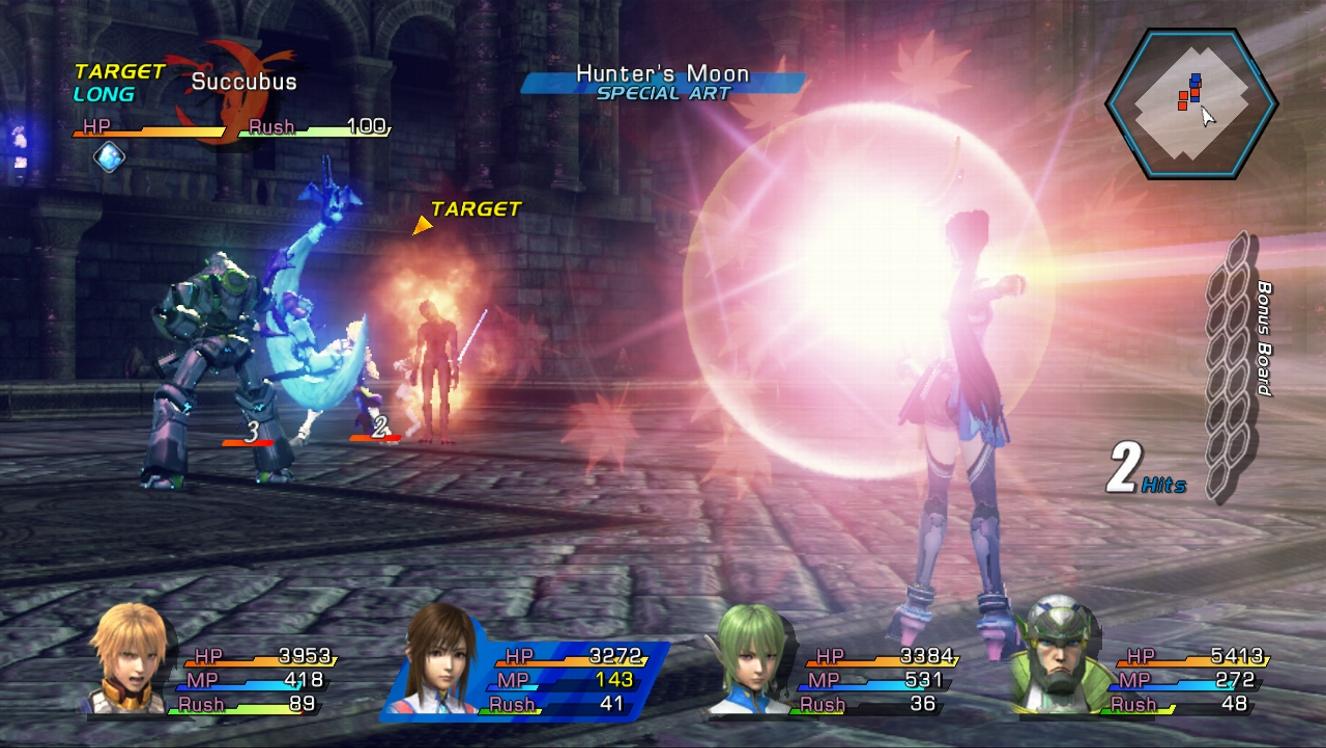Select the blond male party member portrait
The width and height of the screenshot is (1326, 748).
point(127,658)
